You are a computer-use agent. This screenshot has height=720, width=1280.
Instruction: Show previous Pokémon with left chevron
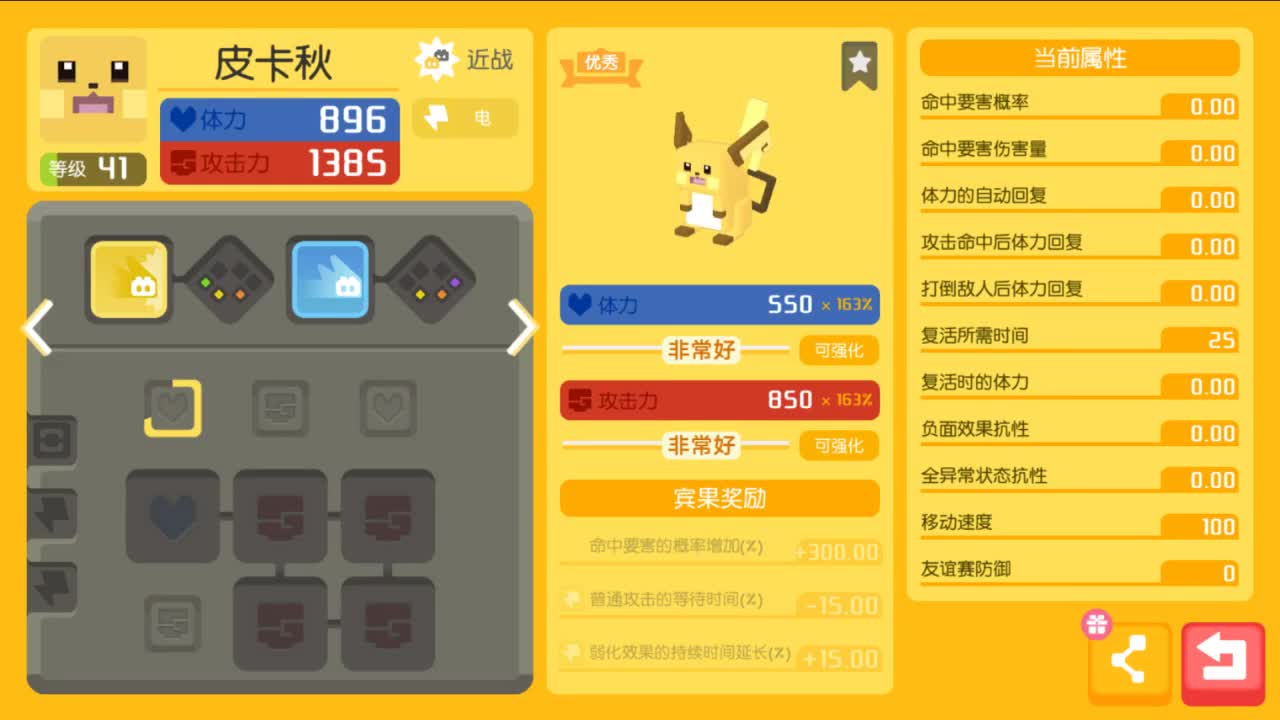tap(39, 328)
